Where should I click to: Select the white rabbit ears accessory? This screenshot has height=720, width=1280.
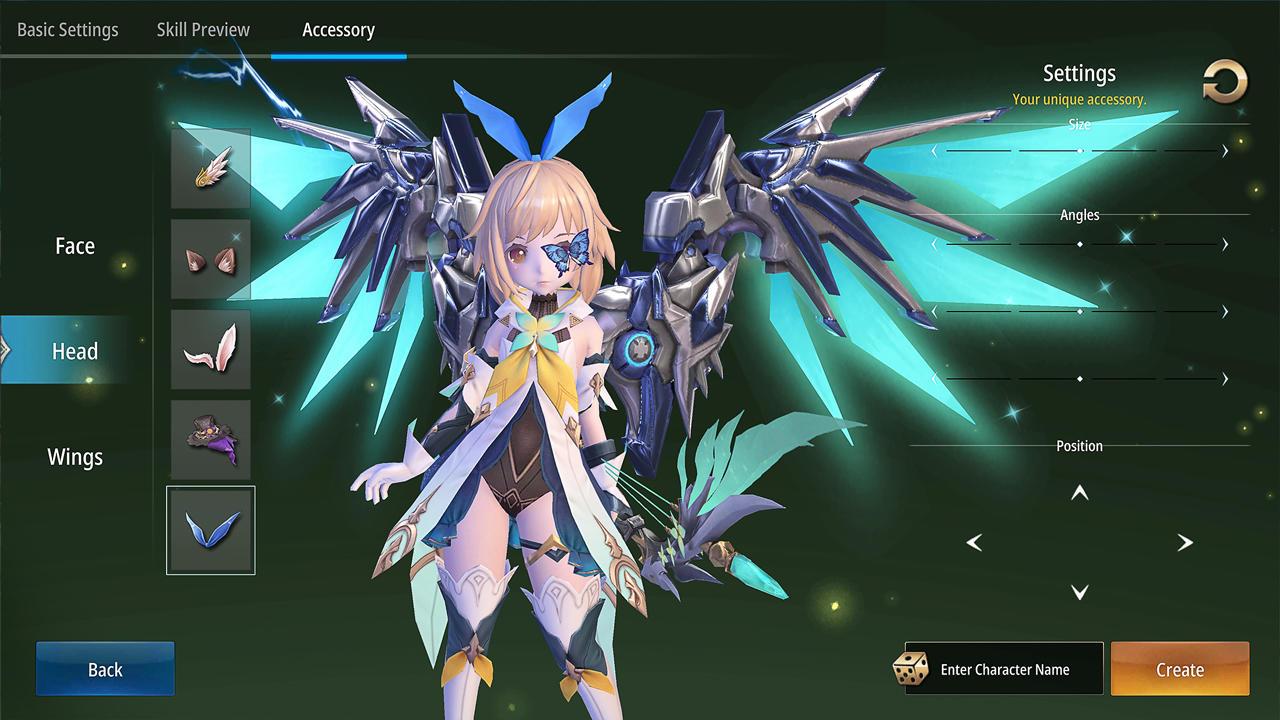(x=210, y=348)
